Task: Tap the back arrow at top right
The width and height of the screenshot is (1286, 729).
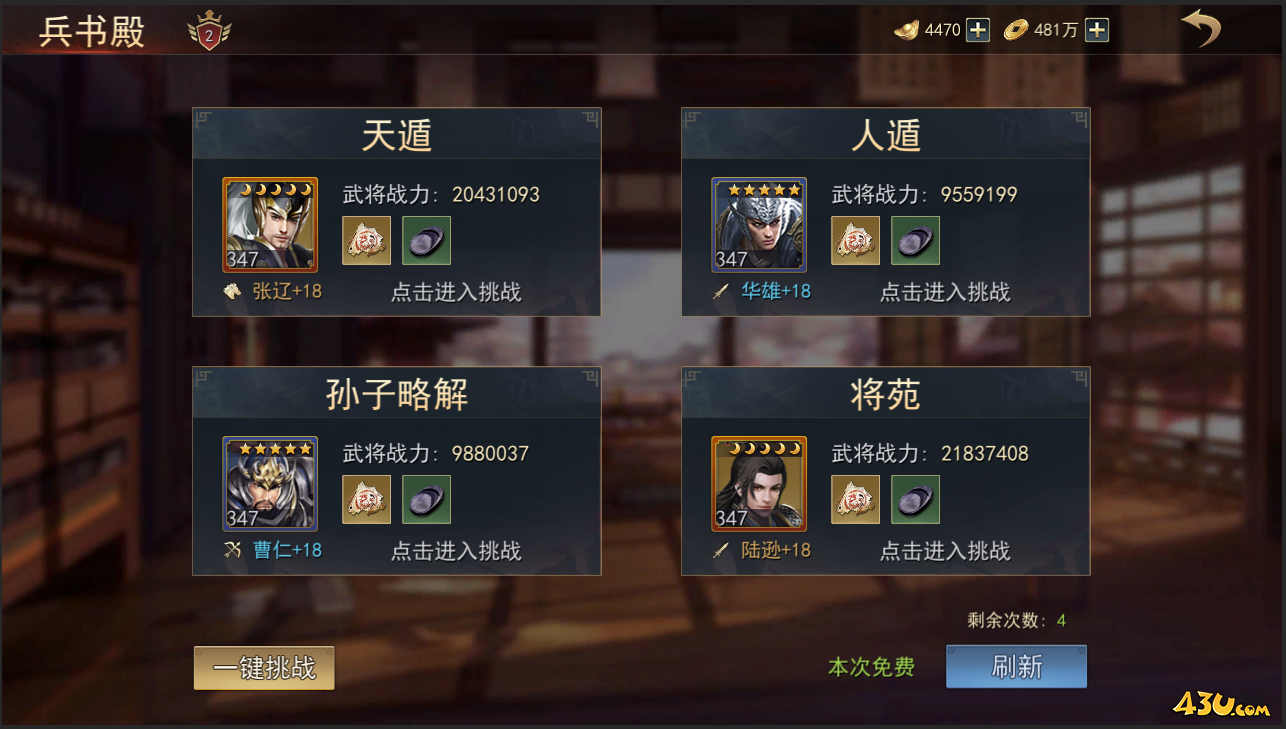Action: 1200,31
